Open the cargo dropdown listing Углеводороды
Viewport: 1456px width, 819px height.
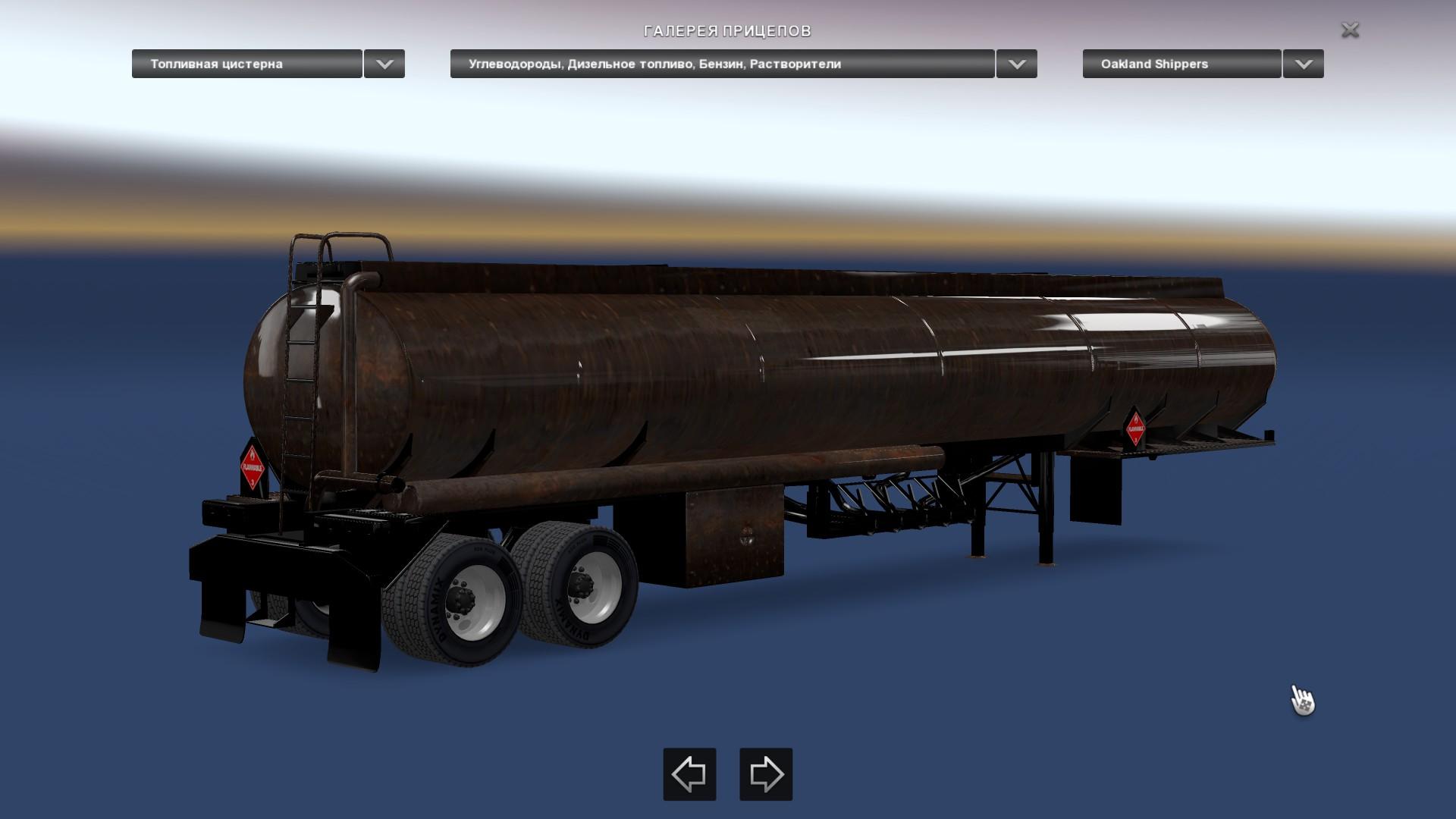[x=722, y=64]
